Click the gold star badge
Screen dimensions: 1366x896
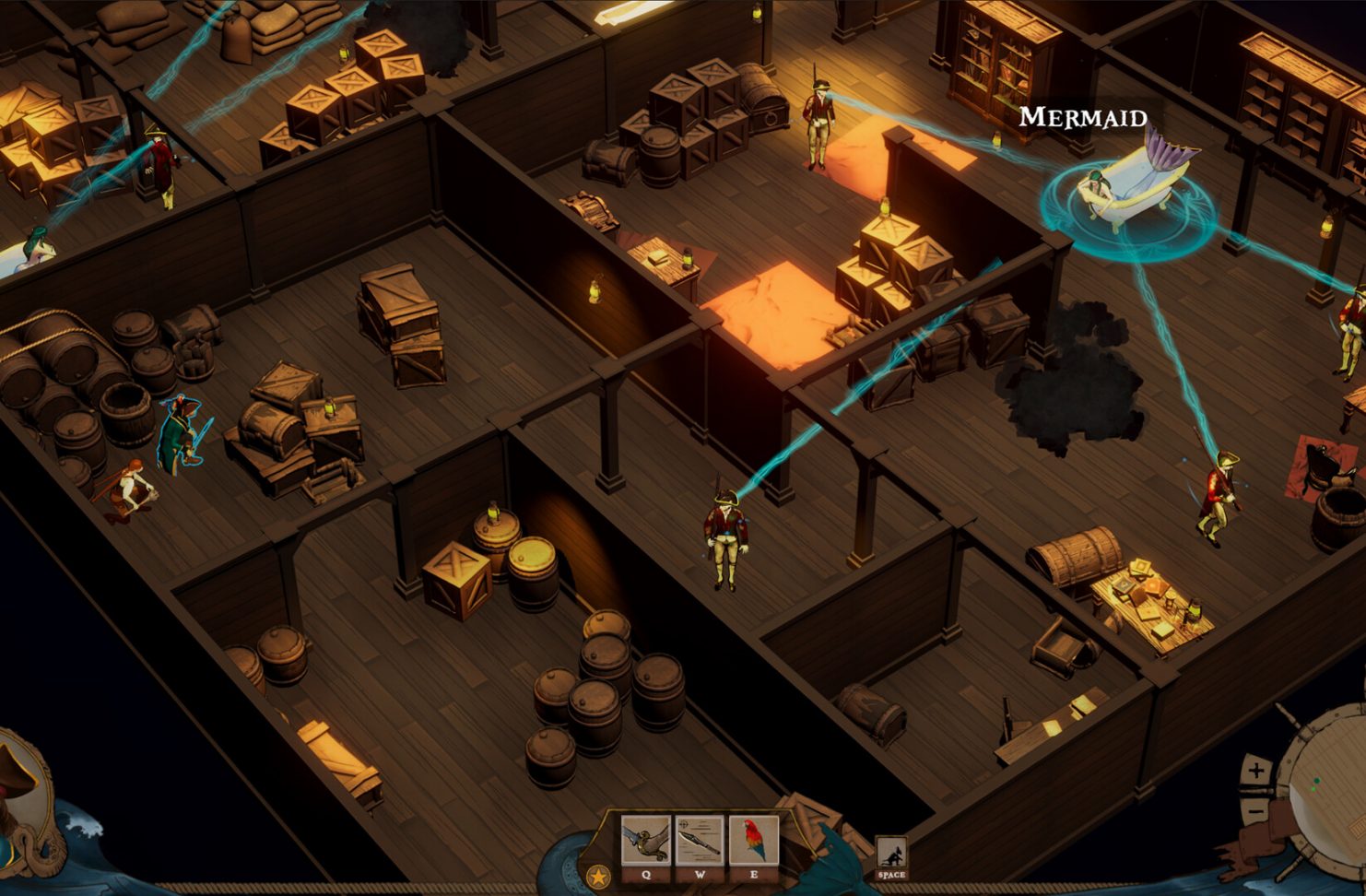(x=597, y=876)
